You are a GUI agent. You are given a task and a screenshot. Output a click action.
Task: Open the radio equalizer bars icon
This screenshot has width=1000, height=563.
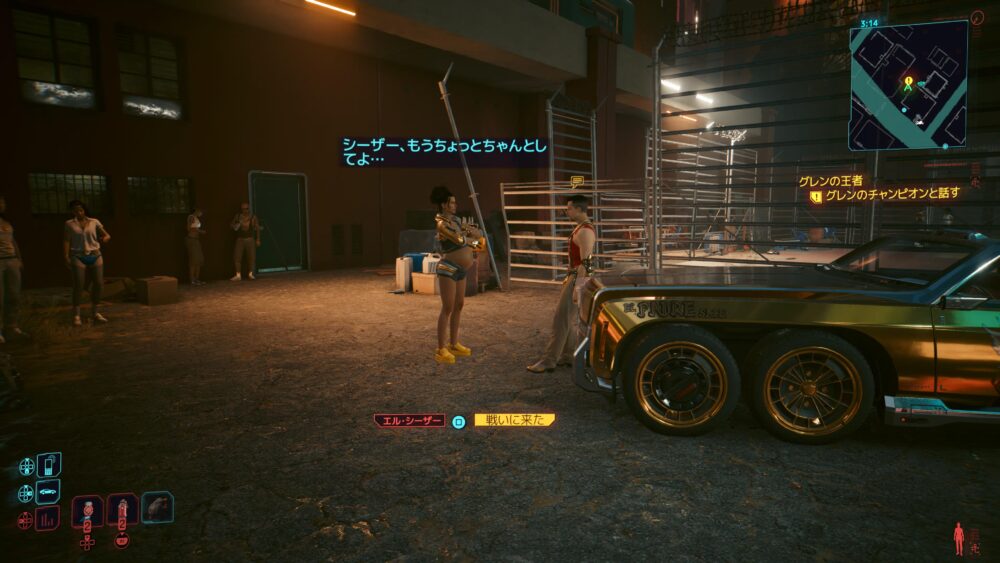(47, 519)
